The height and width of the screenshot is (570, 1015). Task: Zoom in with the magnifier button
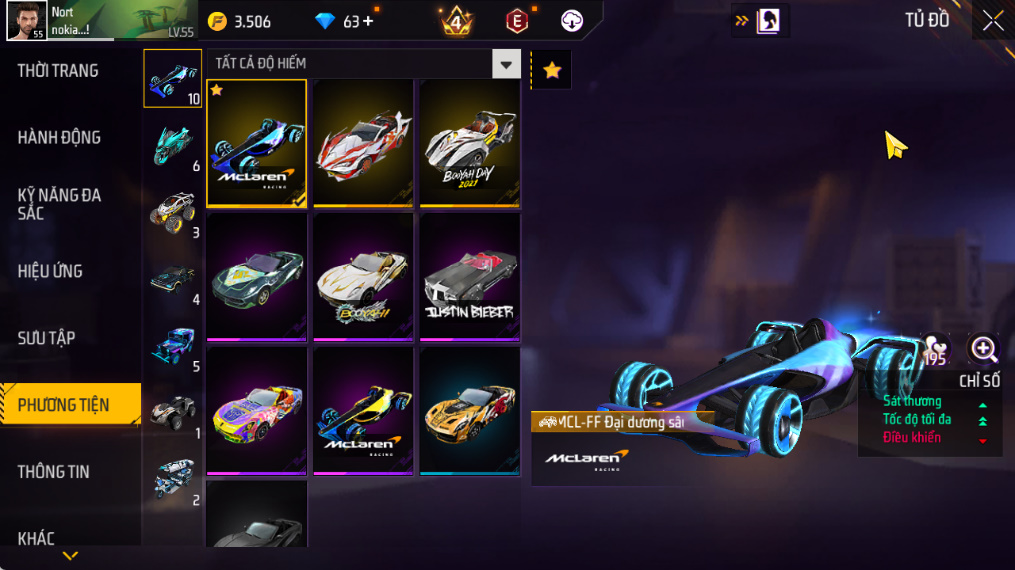point(984,349)
